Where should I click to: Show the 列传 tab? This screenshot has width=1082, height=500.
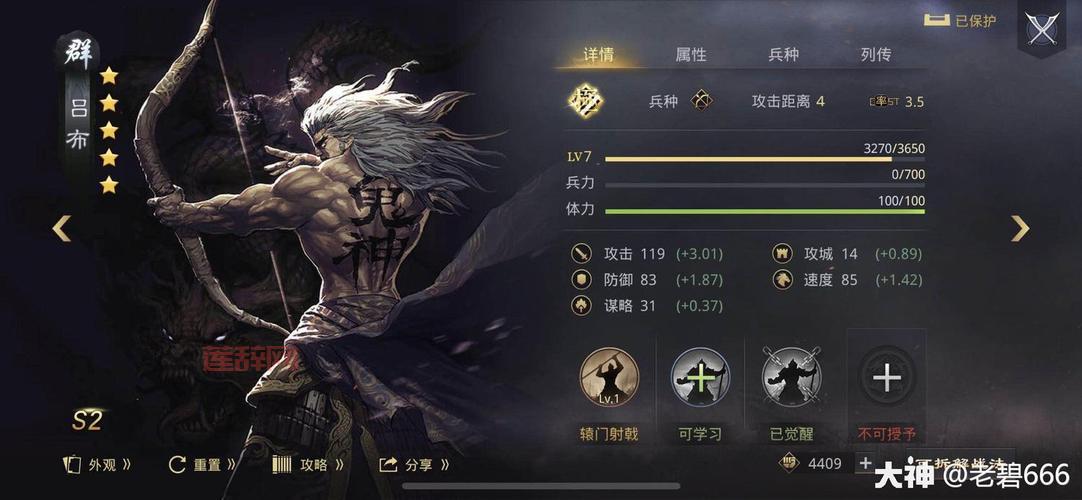coord(875,54)
